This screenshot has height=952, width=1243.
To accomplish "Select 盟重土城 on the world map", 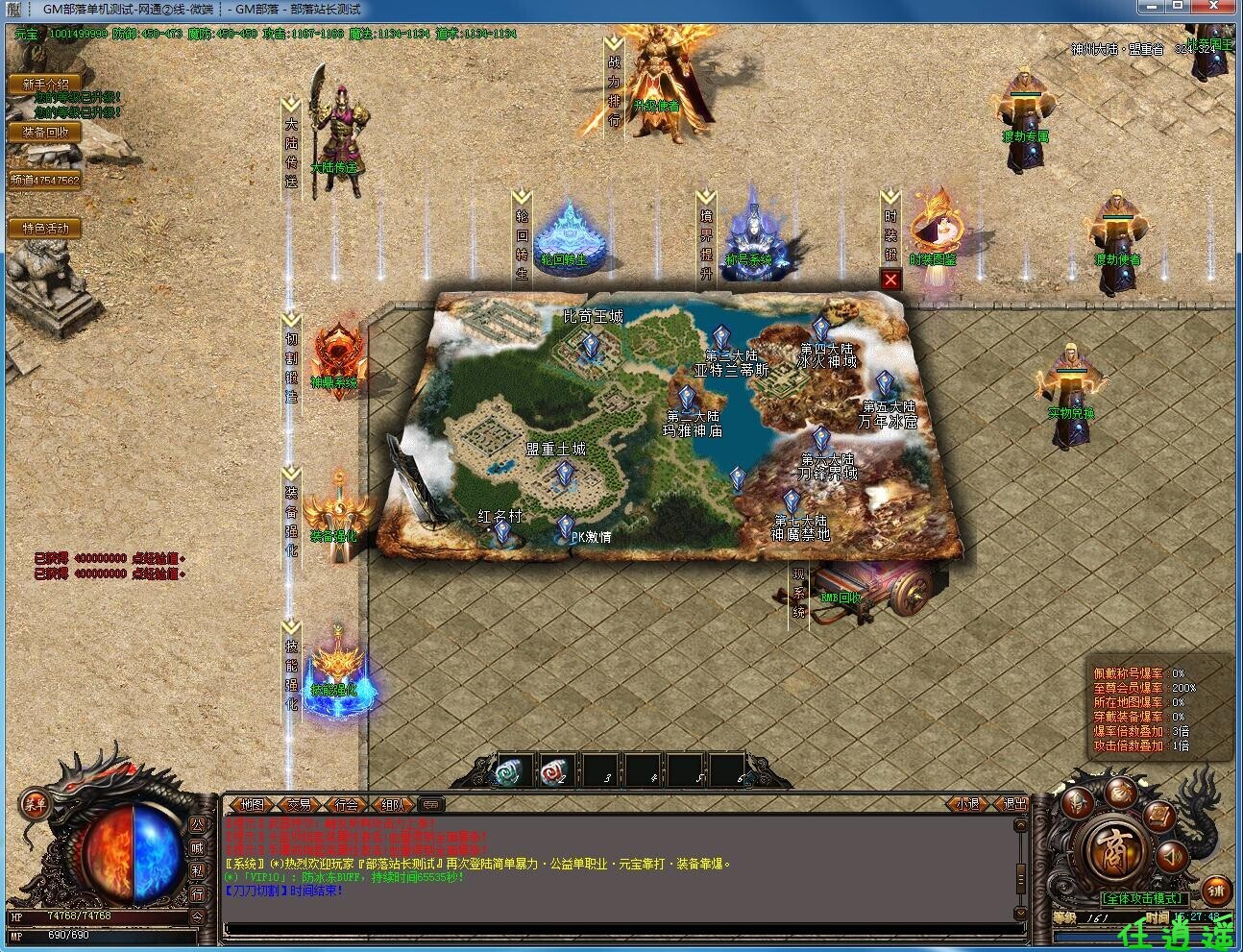I will pos(562,471).
